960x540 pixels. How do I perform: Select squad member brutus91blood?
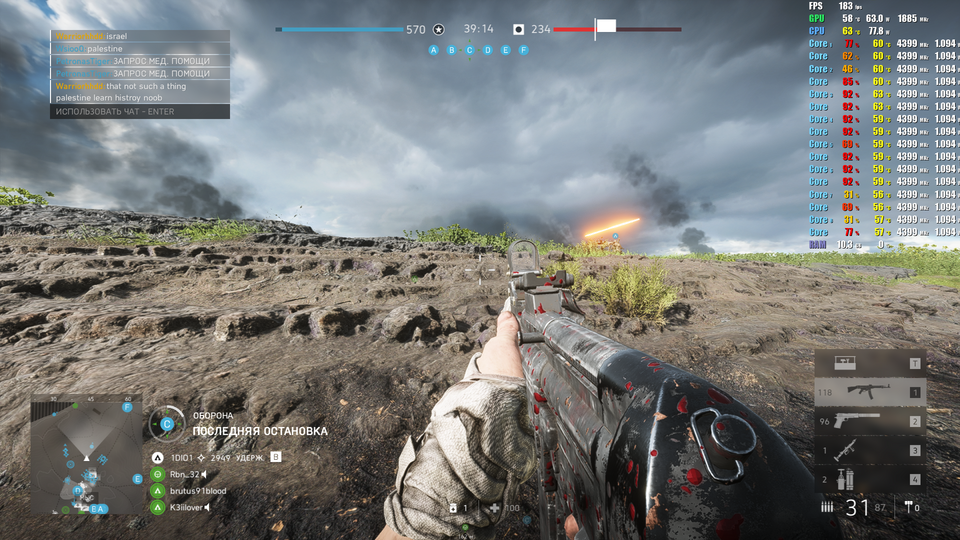tap(198, 491)
